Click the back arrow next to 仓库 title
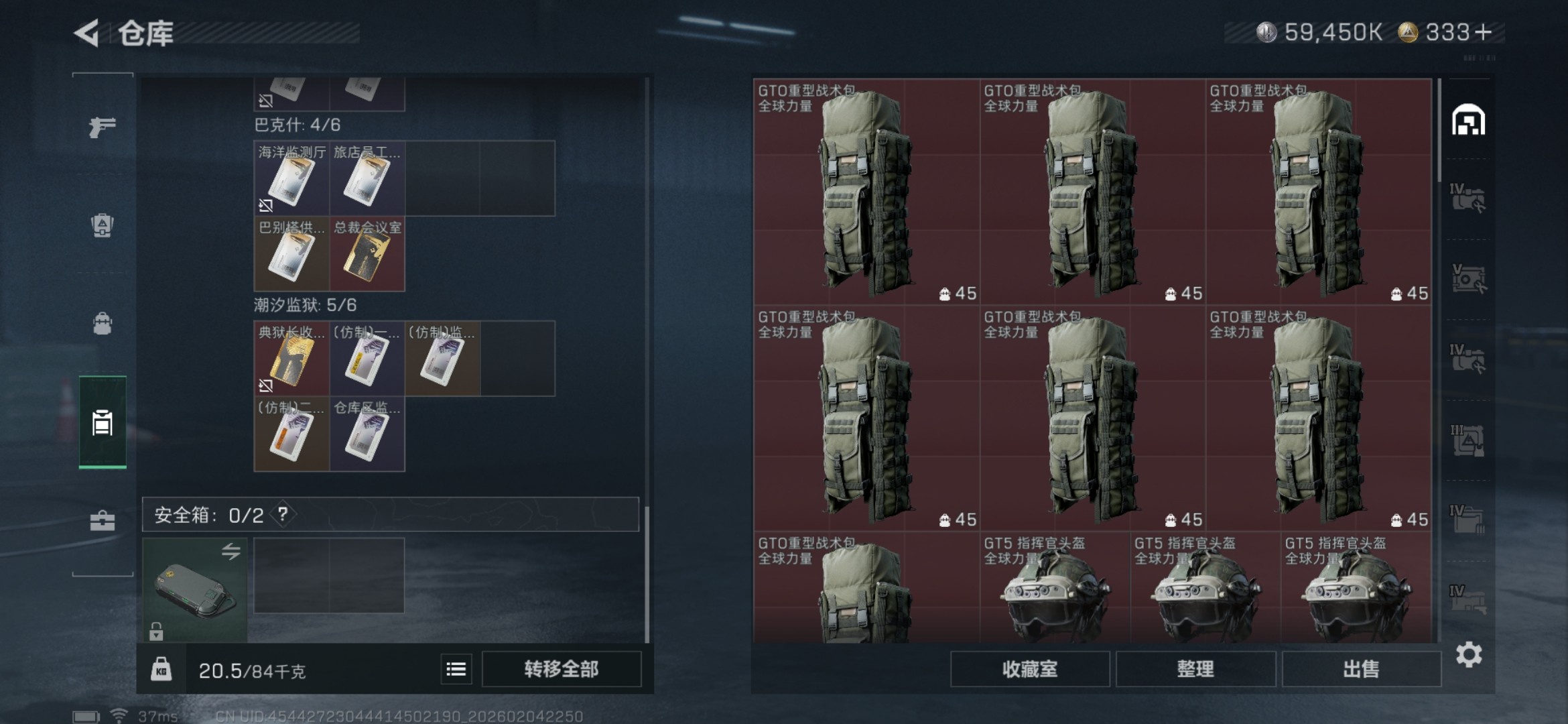This screenshot has height=724, width=1568. 85,32
